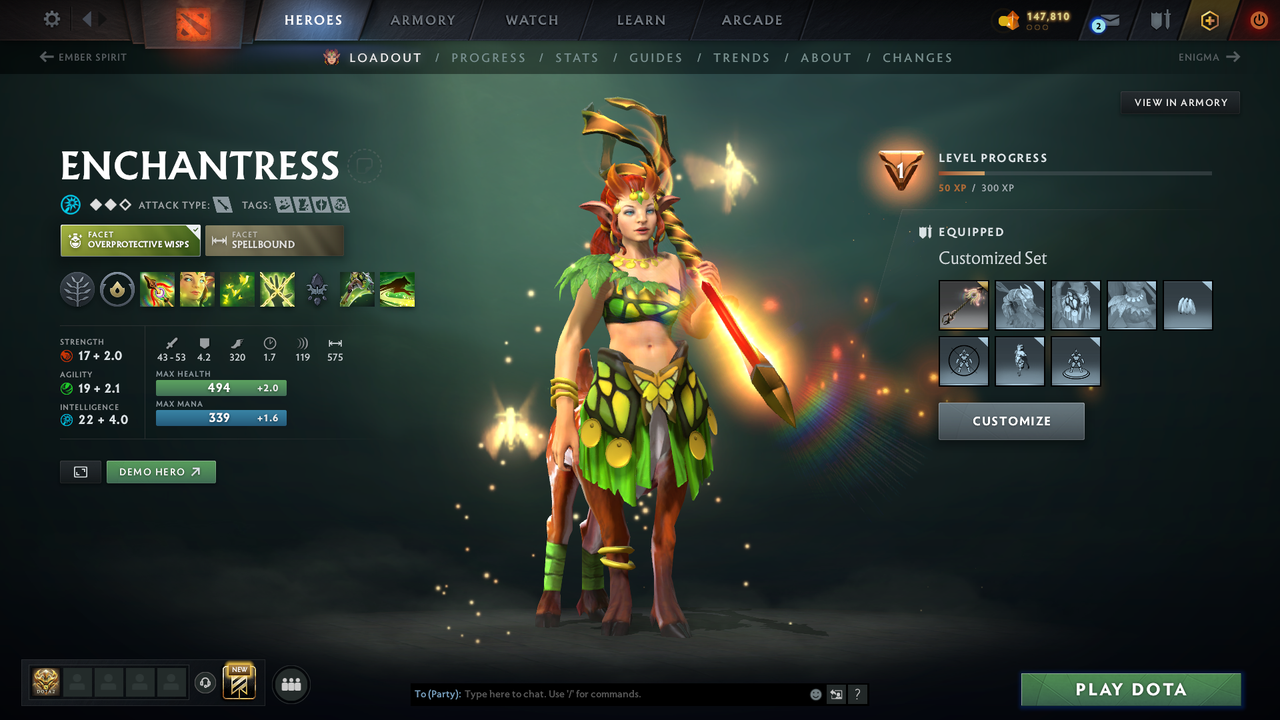Select the Impetus ability icon
Screen dimensions: 1280x720
(x=157, y=289)
